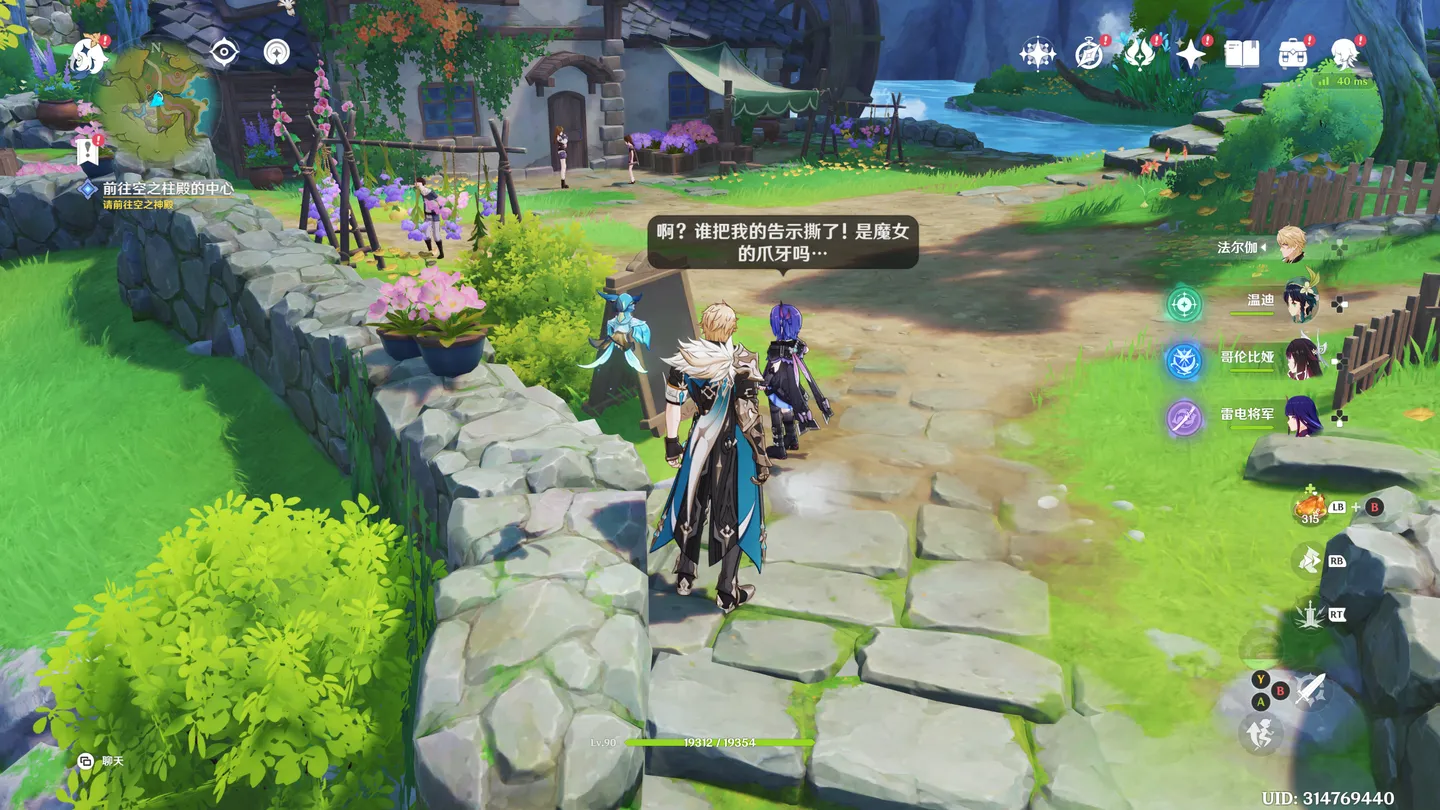The width and height of the screenshot is (1440, 810).
Task: Activate the sword normal attack button
Action: click(1309, 689)
